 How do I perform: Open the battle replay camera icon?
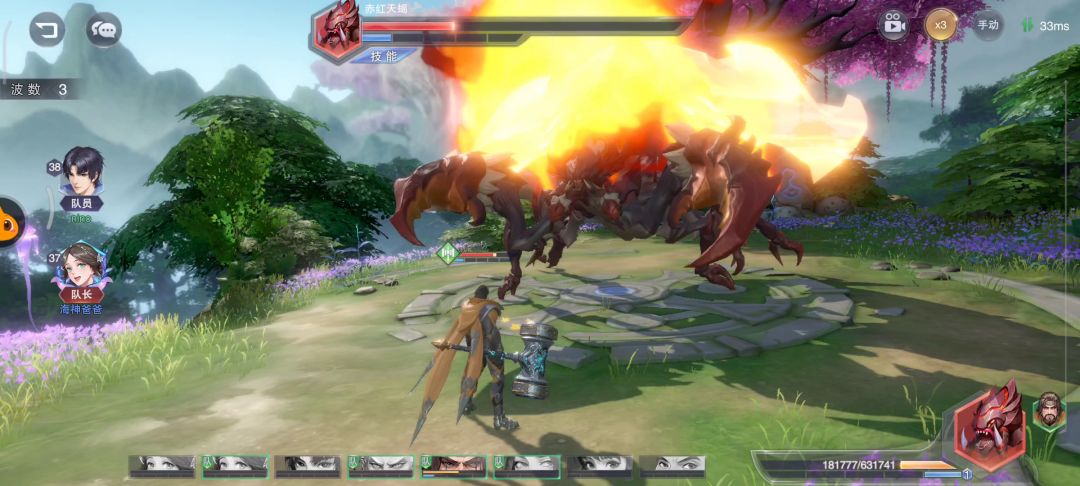coord(893,25)
